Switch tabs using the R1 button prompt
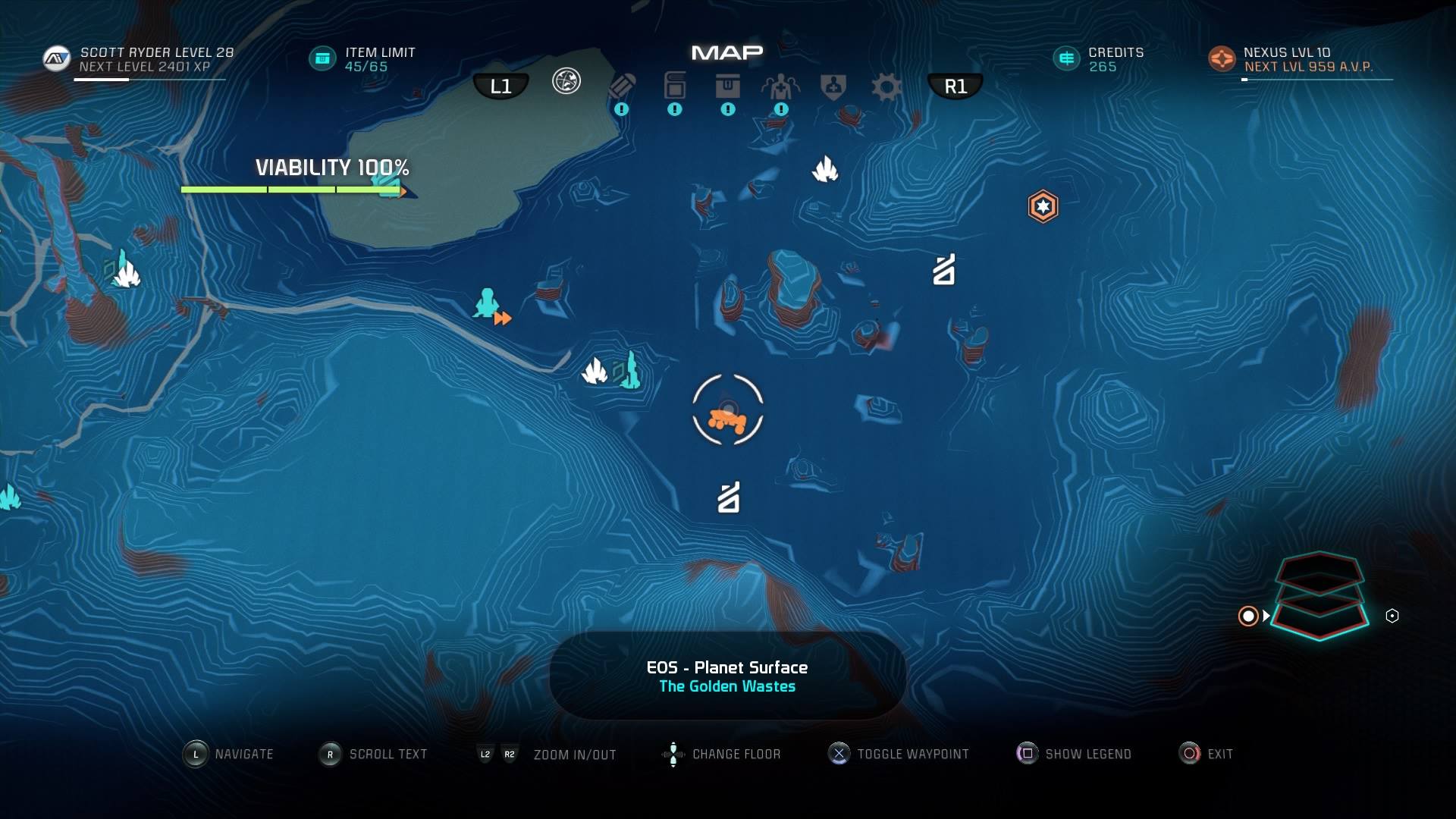Screen dimensions: 1456x819 click(955, 85)
